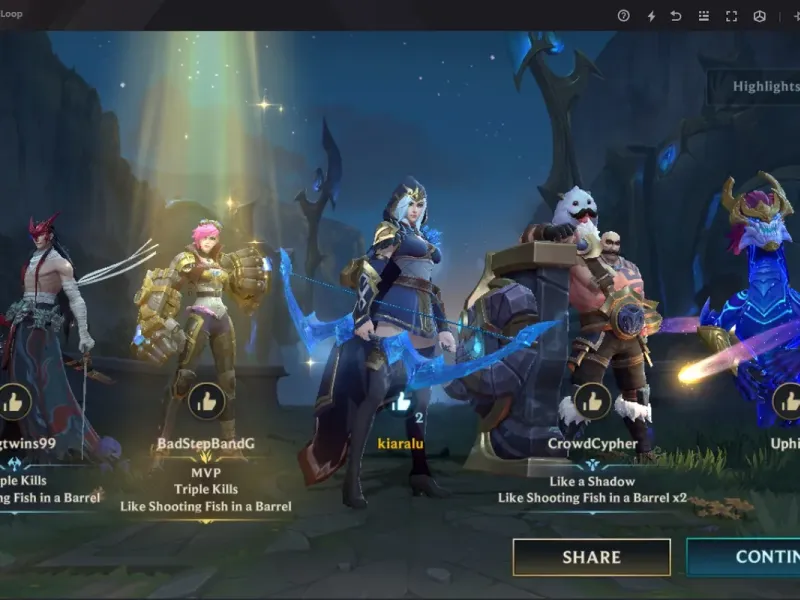Select the back arrow in emulator toolbar

point(677,16)
